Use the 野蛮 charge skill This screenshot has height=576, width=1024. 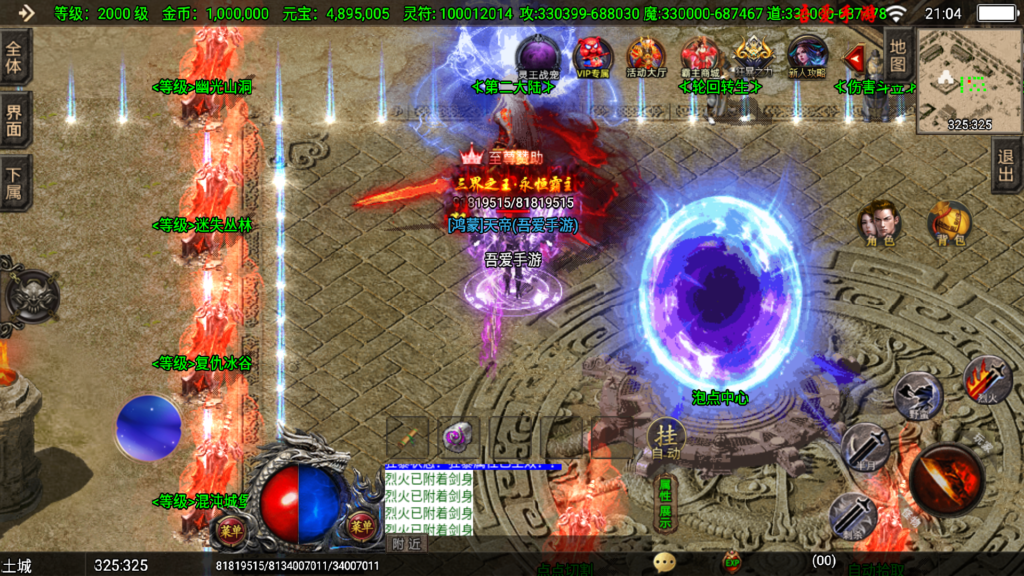[916, 395]
